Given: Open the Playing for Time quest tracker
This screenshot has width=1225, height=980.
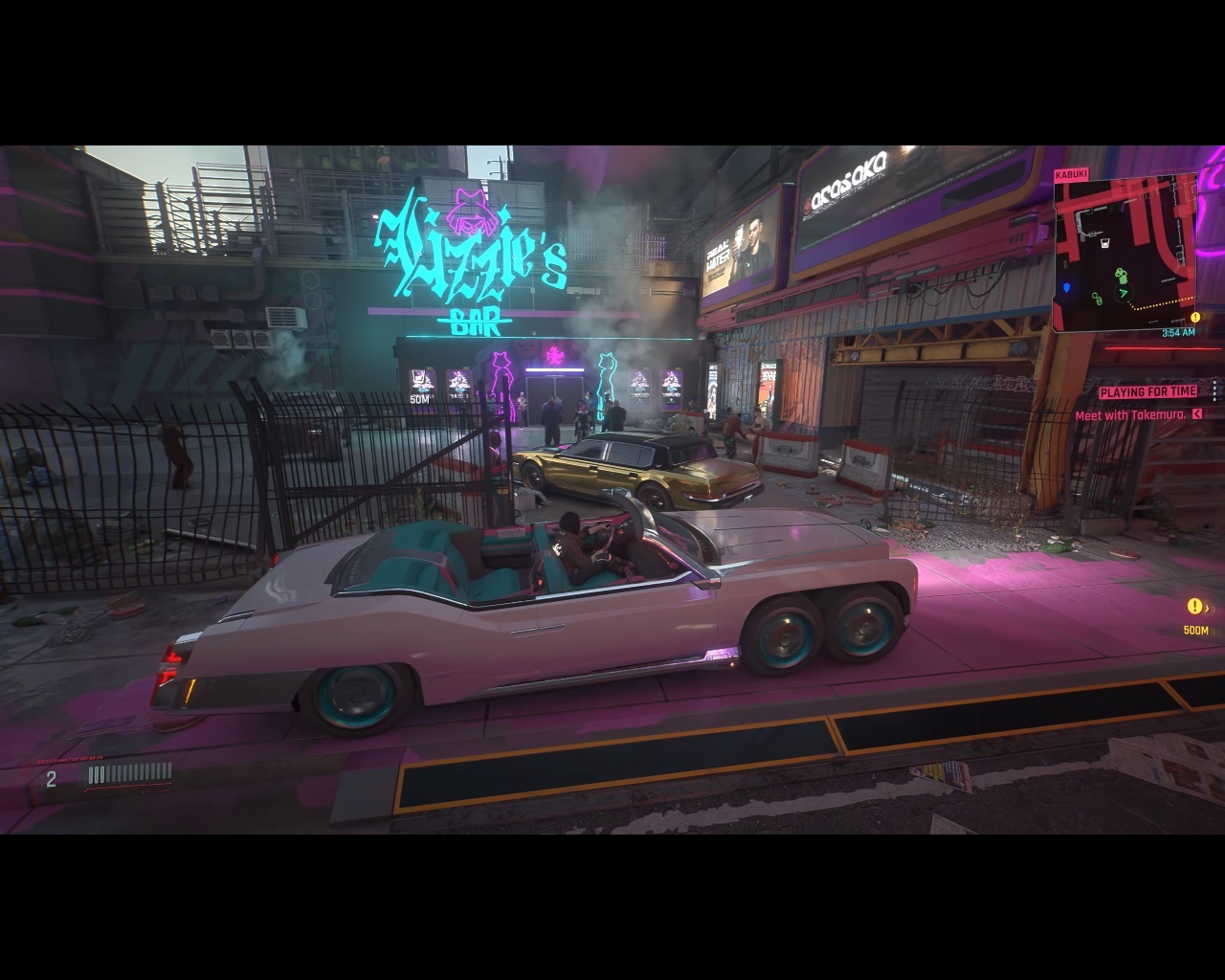Looking at the screenshot, I should point(1147,391).
